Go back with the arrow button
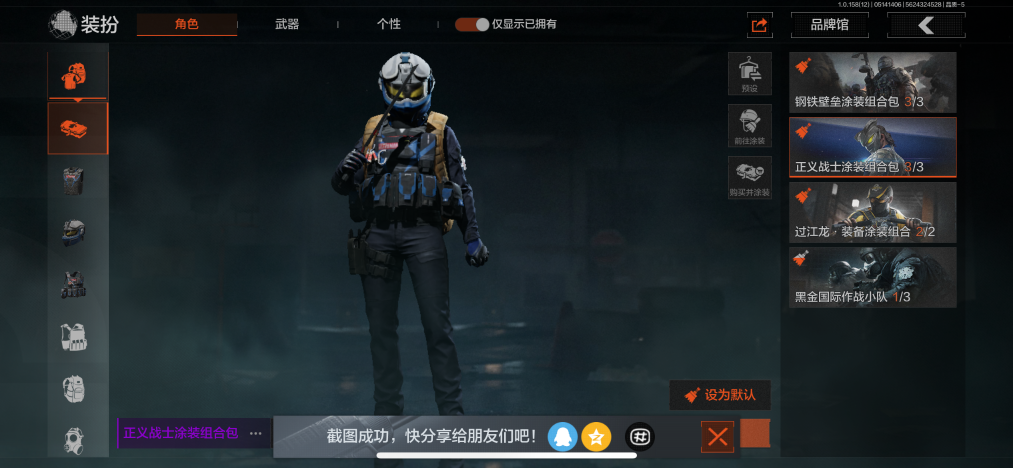 pyautogui.click(x=926, y=25)
